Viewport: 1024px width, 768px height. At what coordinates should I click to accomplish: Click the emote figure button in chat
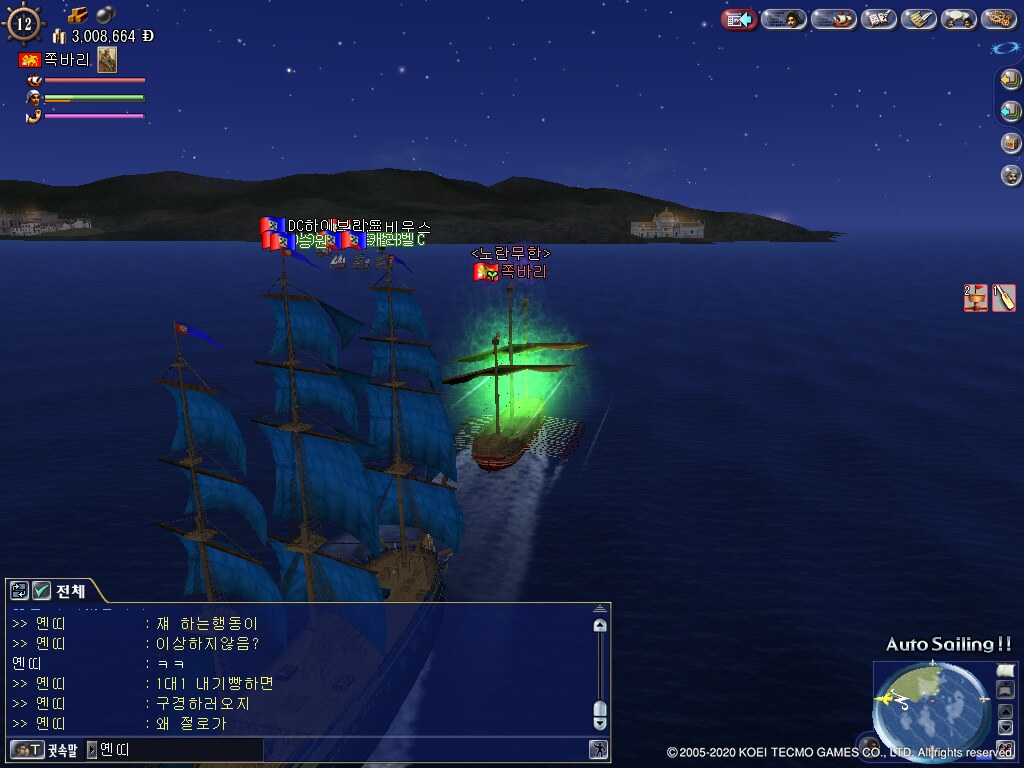598,749
